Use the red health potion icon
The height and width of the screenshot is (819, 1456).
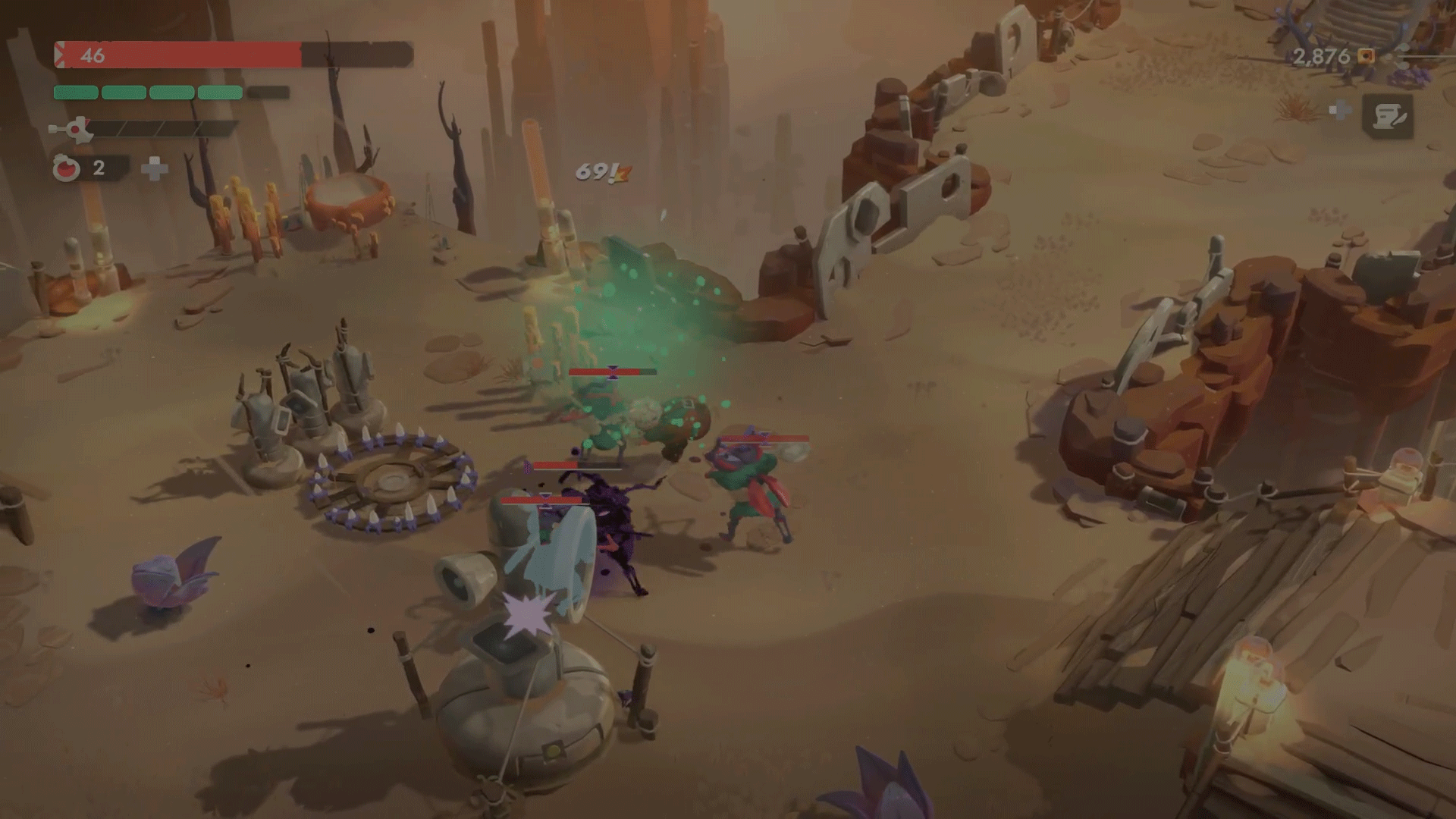point(67,168)
